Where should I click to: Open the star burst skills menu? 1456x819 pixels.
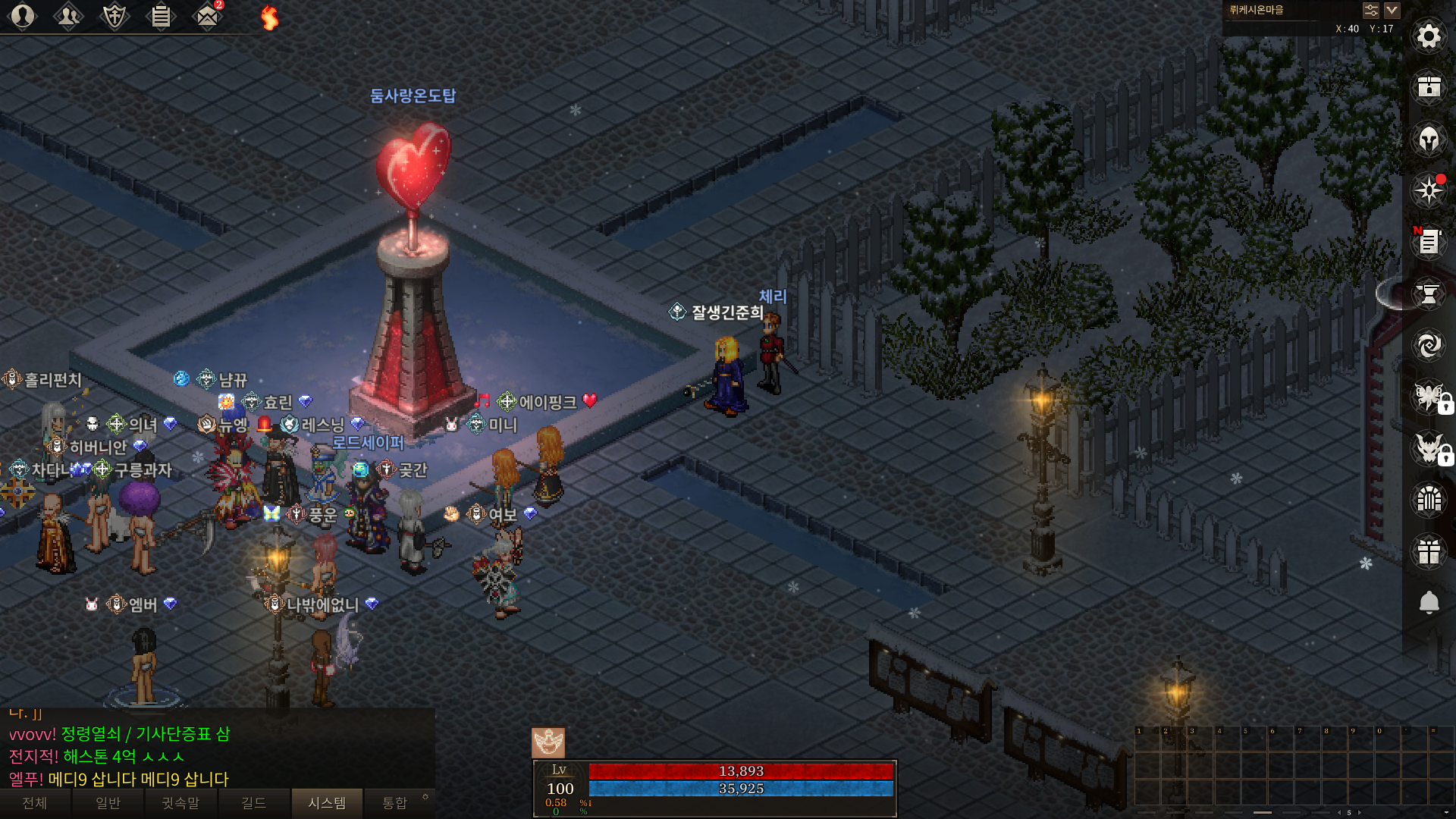(x=1429, y=190)
